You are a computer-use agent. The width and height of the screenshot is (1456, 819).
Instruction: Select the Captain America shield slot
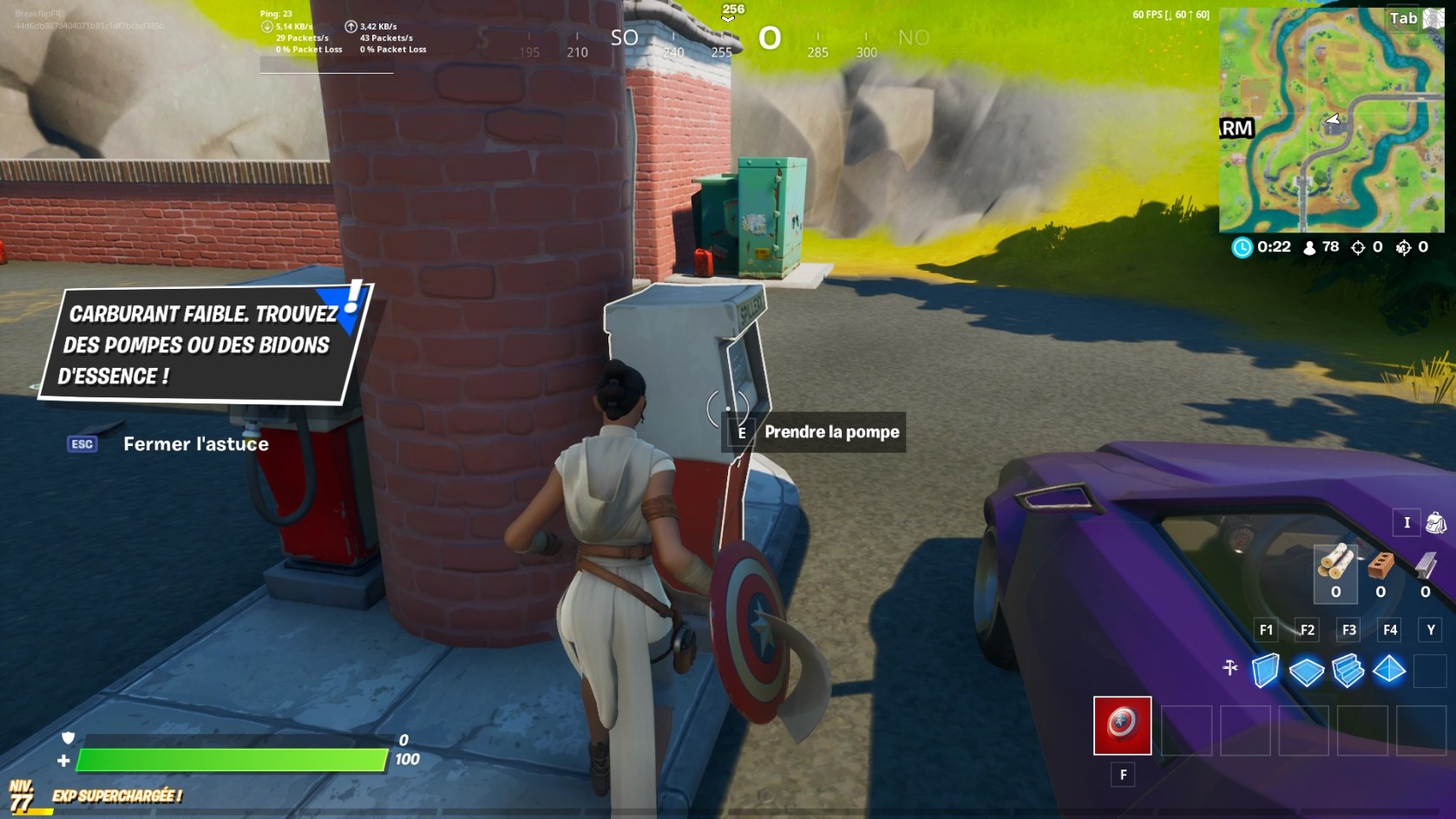coord(1122,727)
